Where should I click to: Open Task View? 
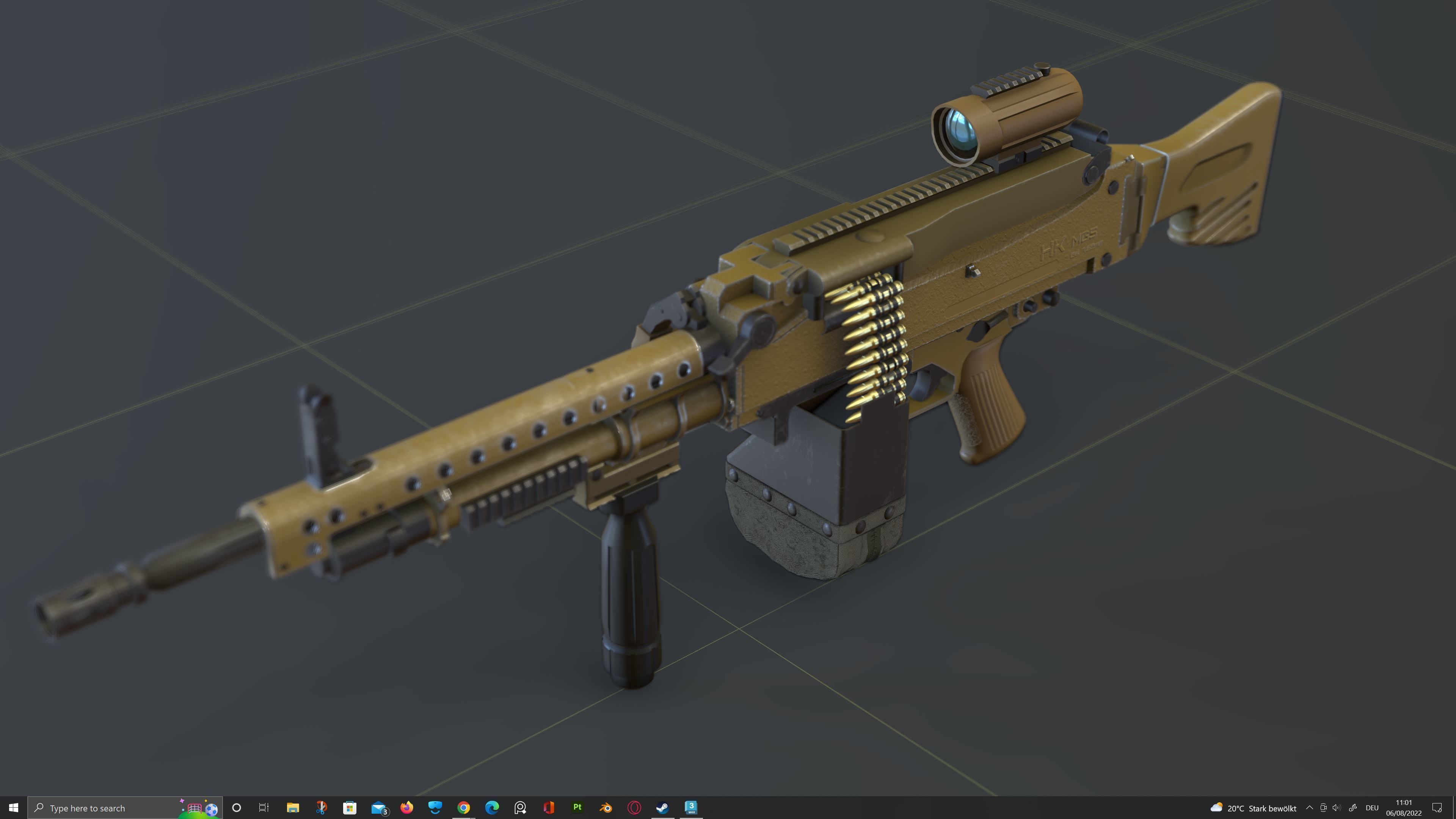pos(265,807)
